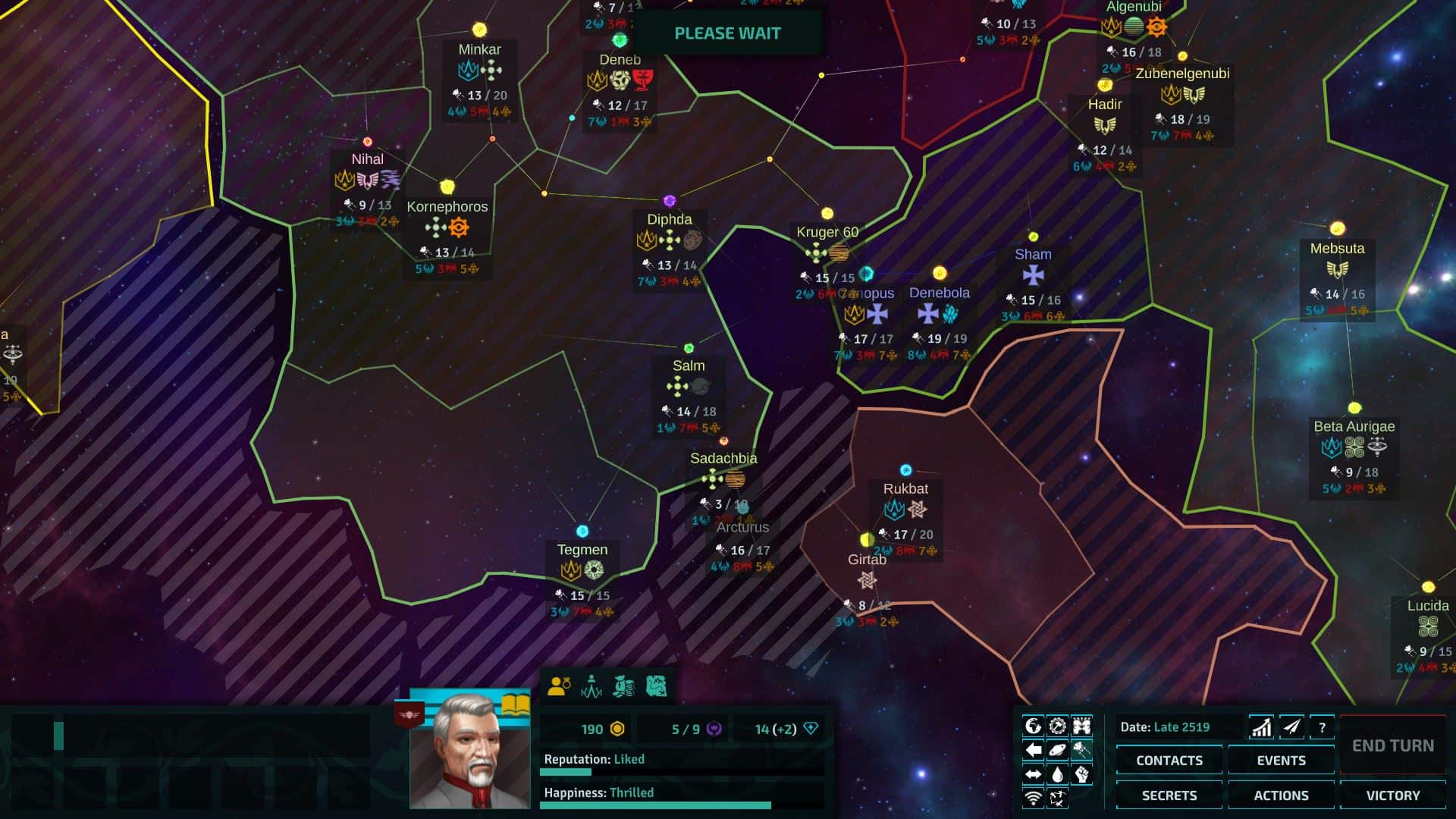Screen dimensions: 1456x819
Task: Toggle the gear and hammer map filter
Action: (1057, 726)
